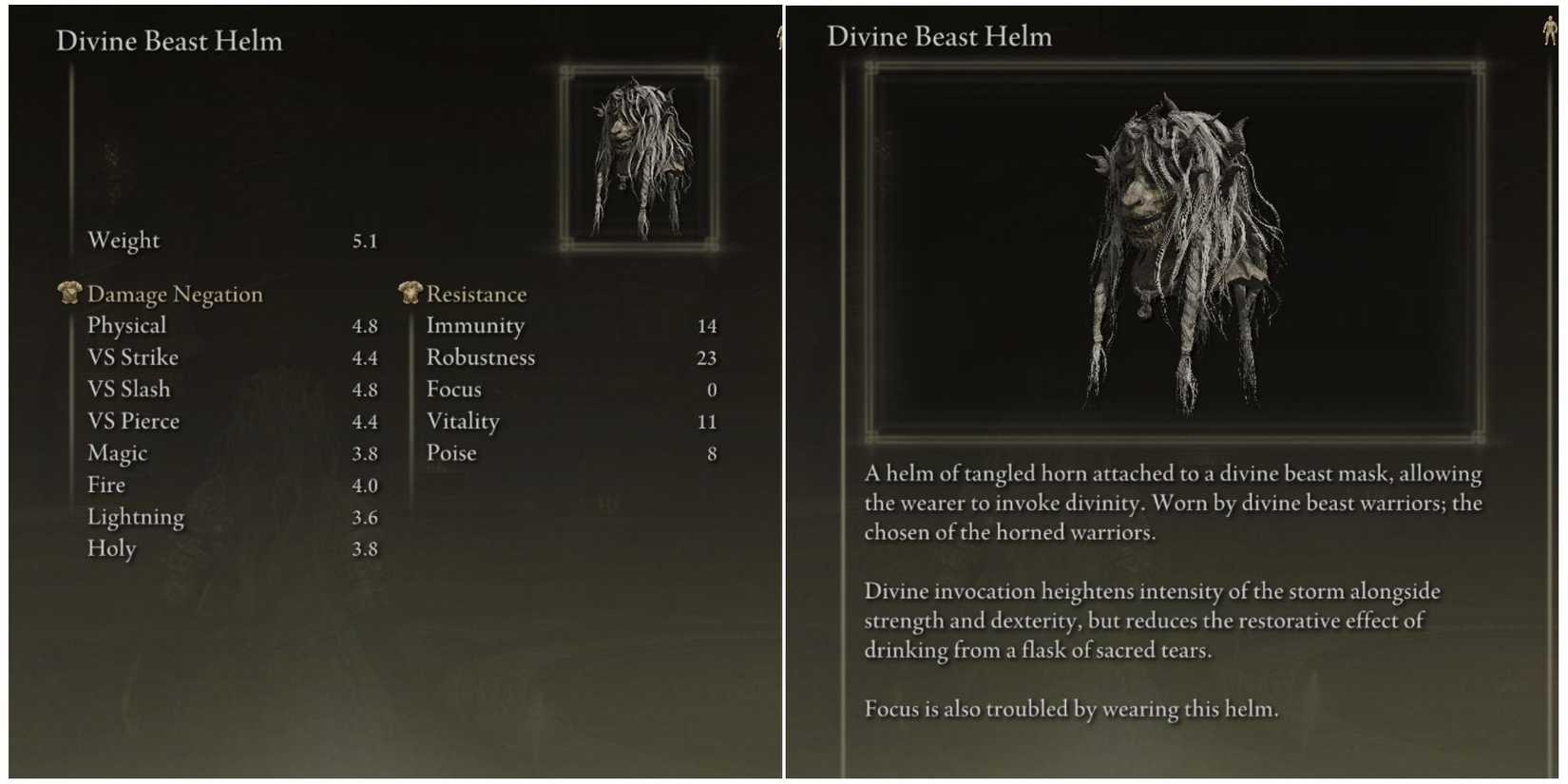Screen dimensions: 1568x784
Task: Select the Immunity resistance row
Action: click(x=476, y=325)
